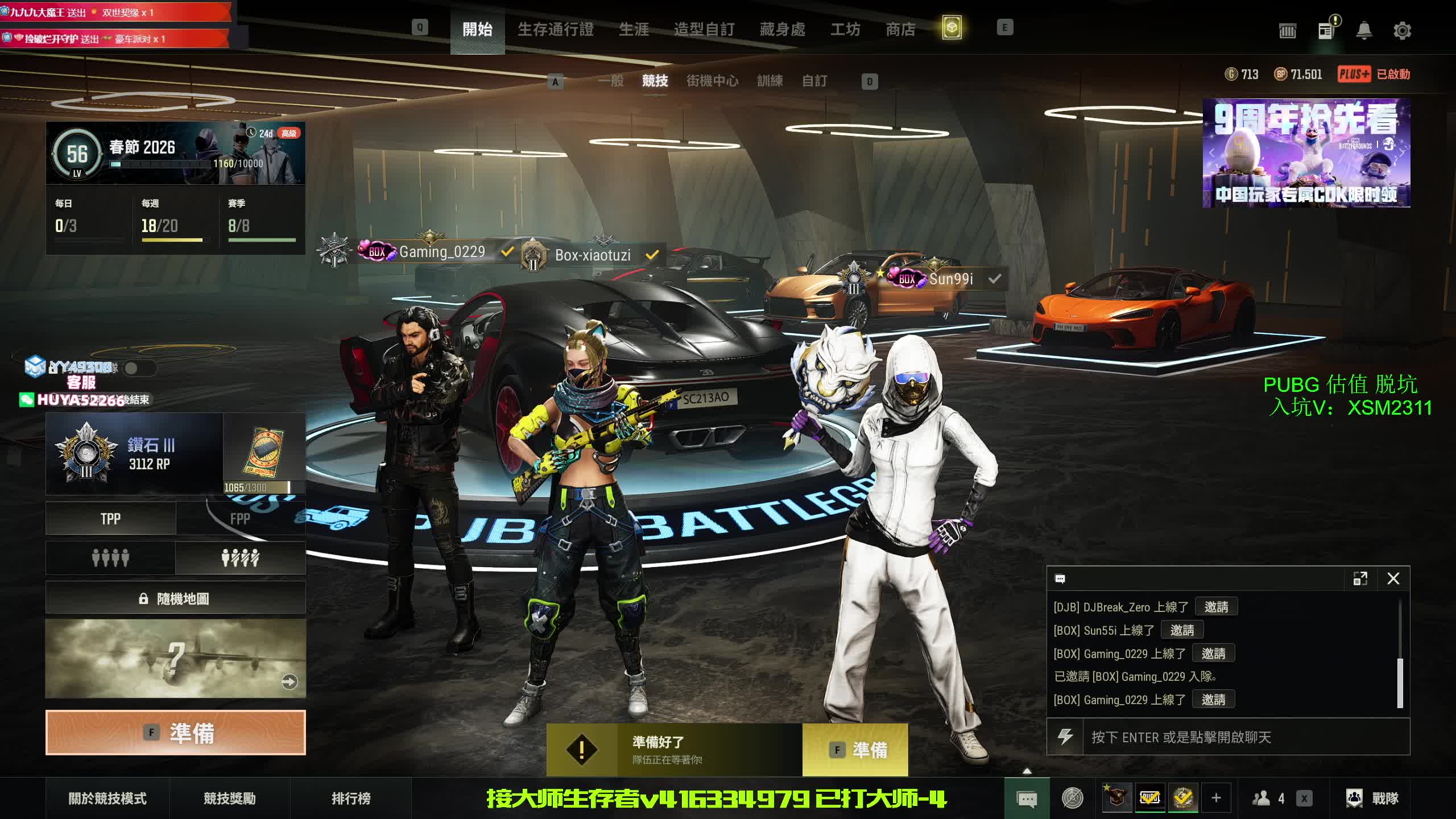Switch to 街機中心 arcade mode
This screenshot has height=819, width=1456.
712,81
